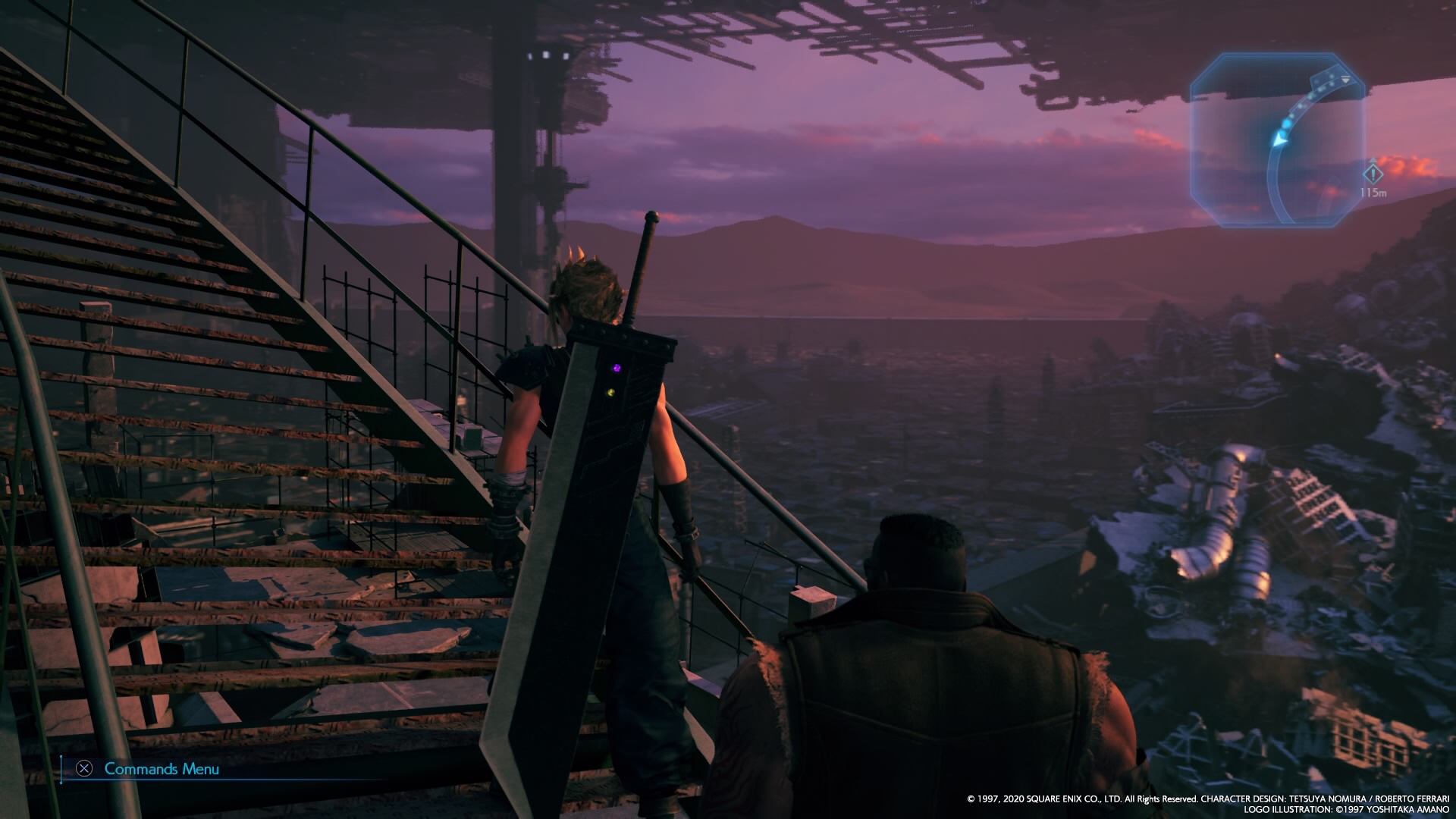Open the Commands Menu
1456x819 pixels.
coord(149,769)
